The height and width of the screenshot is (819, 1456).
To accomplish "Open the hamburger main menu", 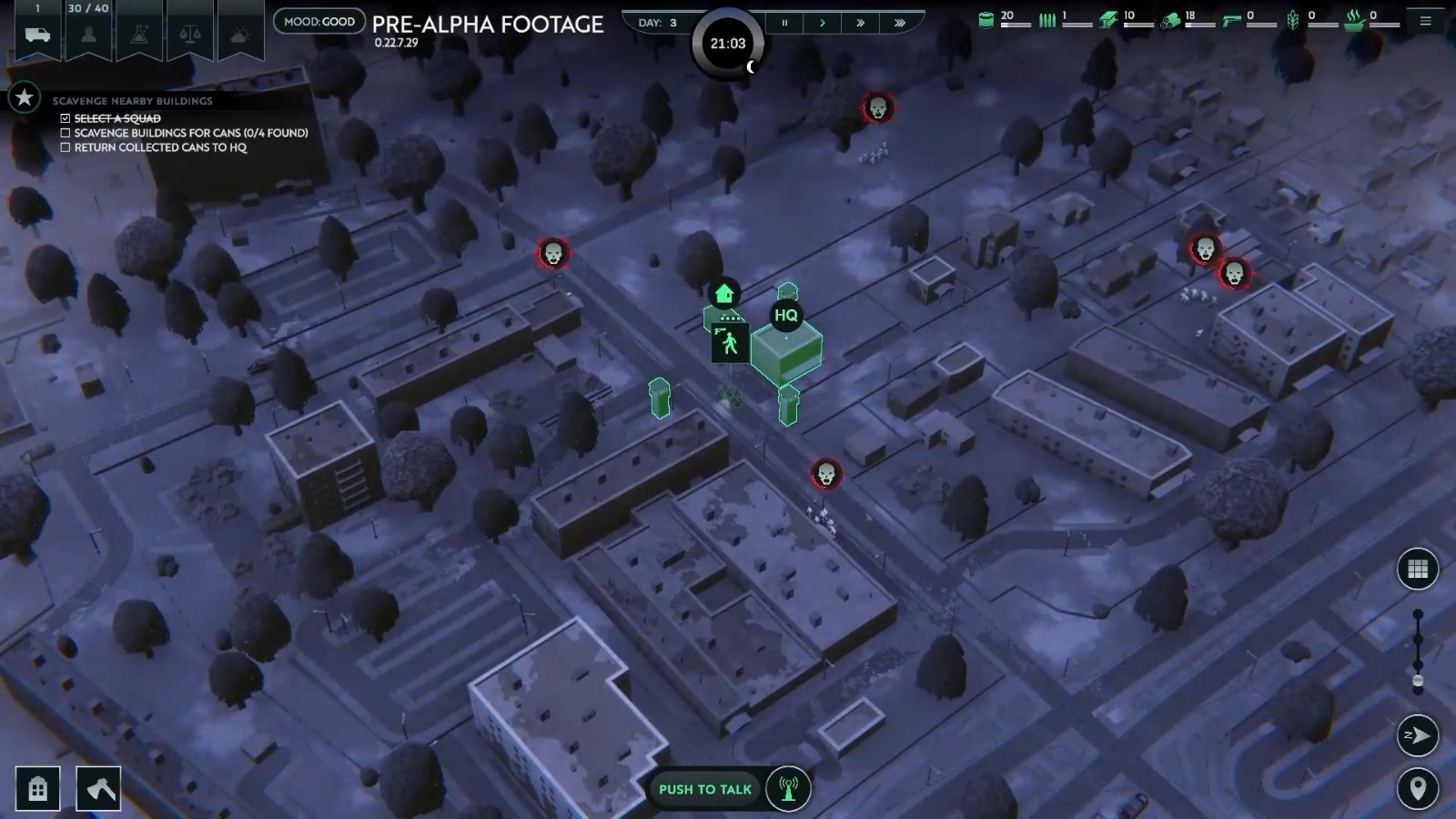I will click(x=1426, y=21).
